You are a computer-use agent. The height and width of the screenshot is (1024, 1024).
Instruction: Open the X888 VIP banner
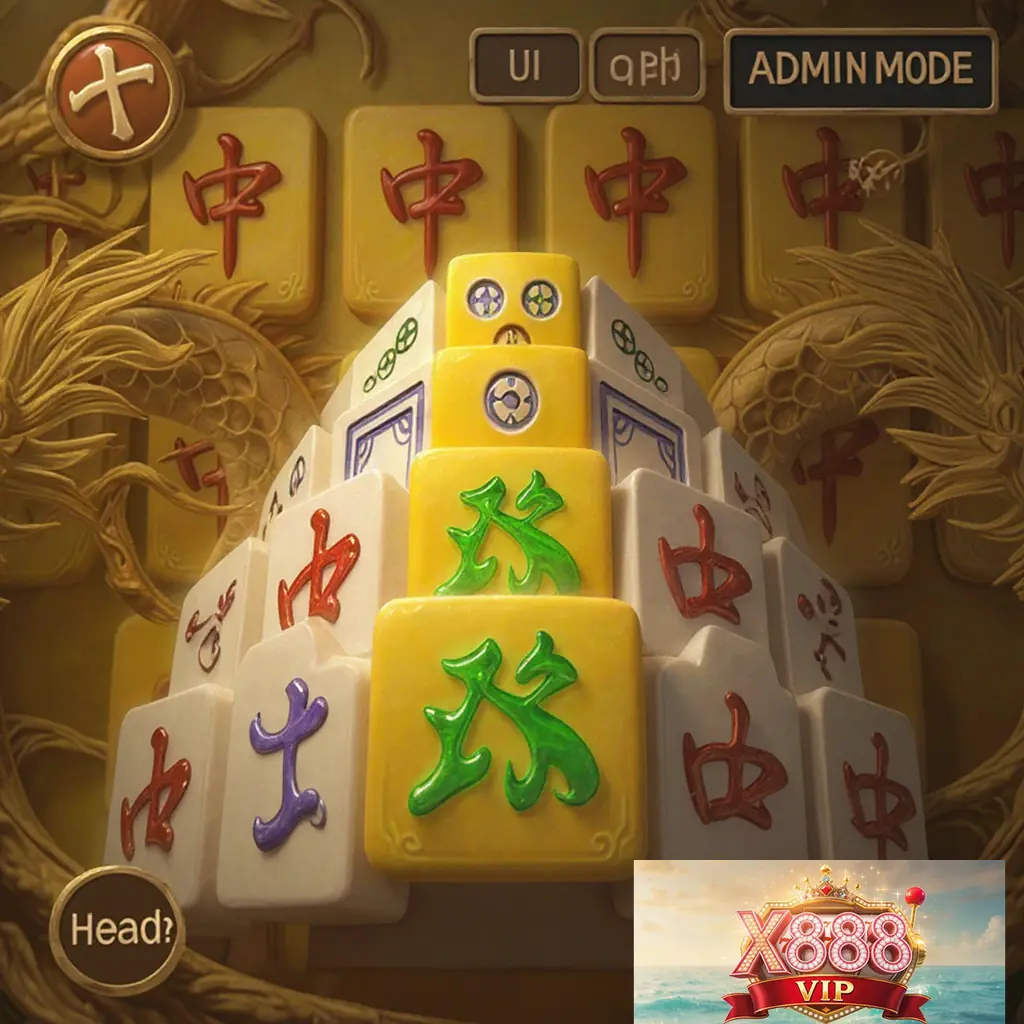(819, 941)
